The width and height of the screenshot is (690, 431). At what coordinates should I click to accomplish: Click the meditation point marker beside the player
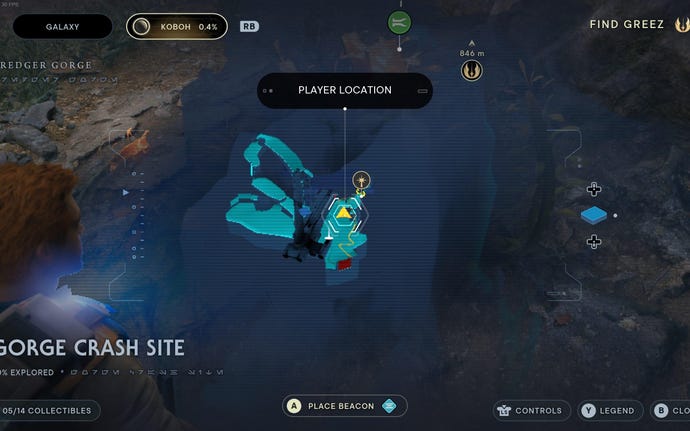click(362, 180)
